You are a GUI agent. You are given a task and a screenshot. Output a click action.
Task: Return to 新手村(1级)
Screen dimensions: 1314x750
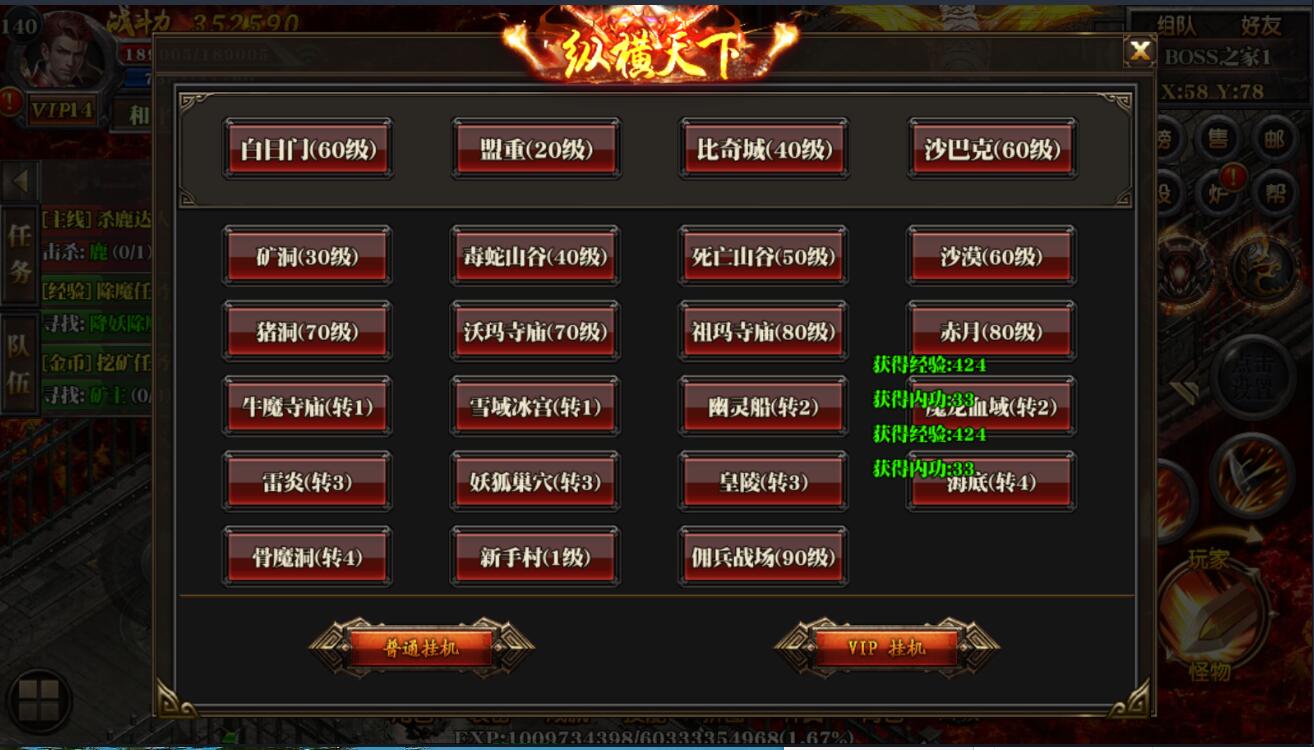[535, 557]
